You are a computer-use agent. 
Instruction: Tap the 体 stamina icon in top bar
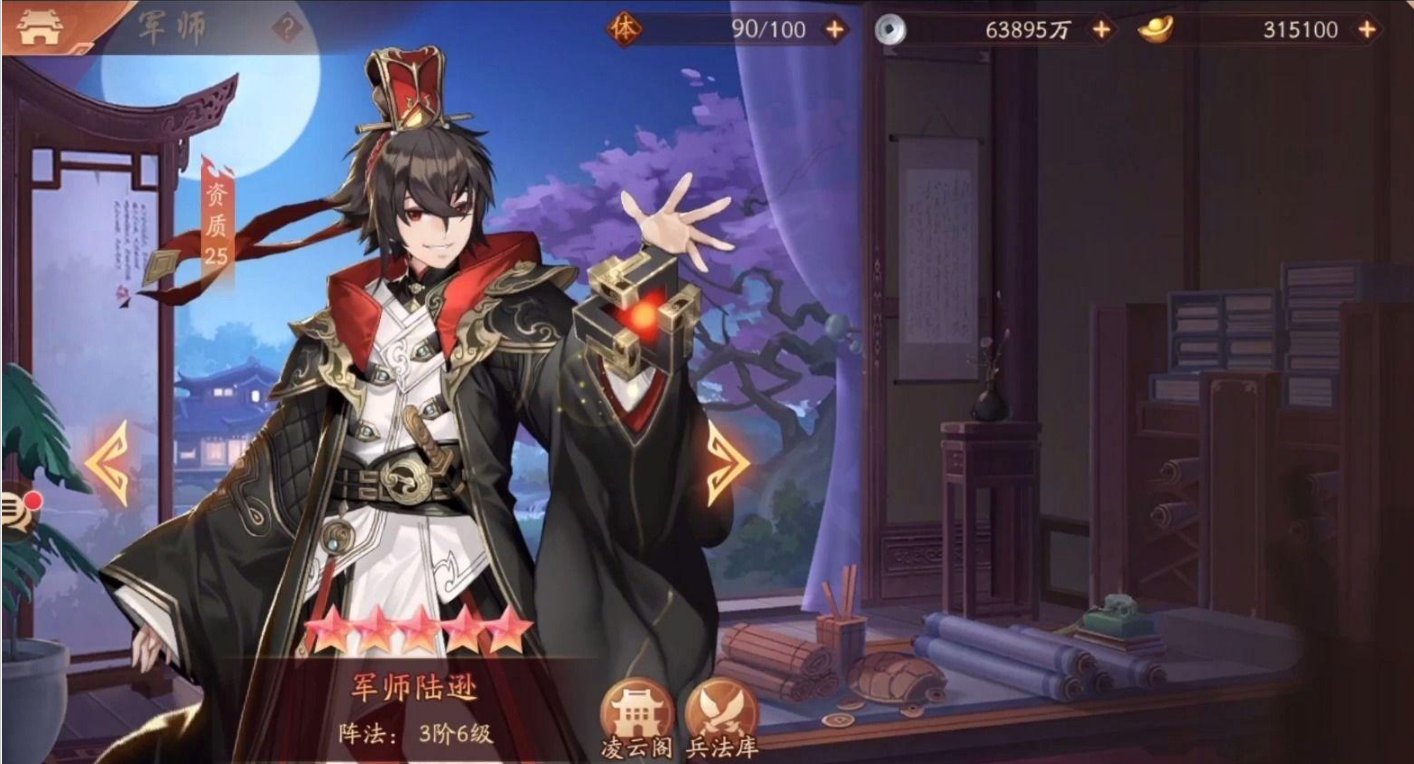click(x=625, y=29)
